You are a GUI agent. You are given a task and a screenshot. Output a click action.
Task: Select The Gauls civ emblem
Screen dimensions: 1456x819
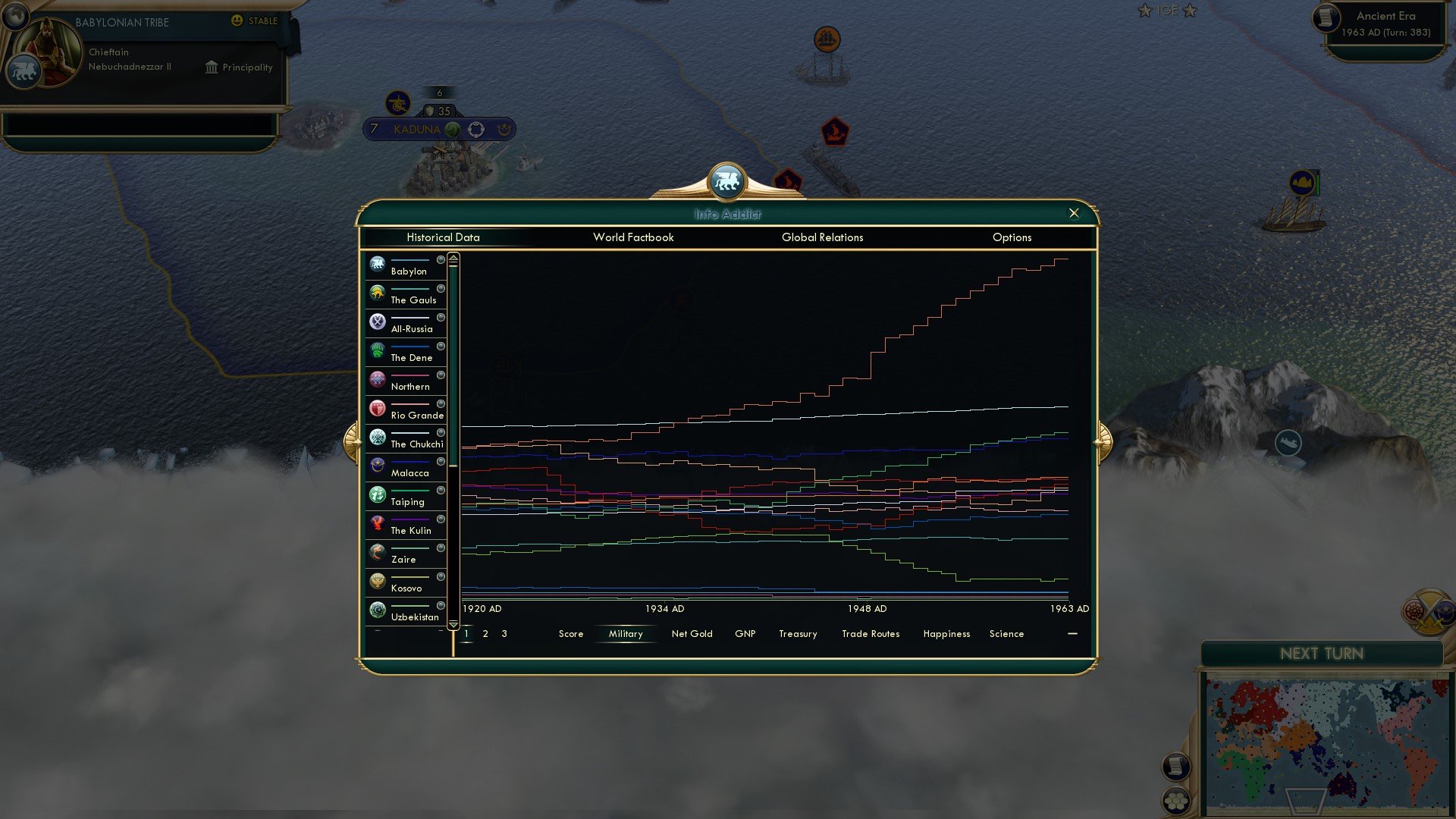[x=377, y=293]
